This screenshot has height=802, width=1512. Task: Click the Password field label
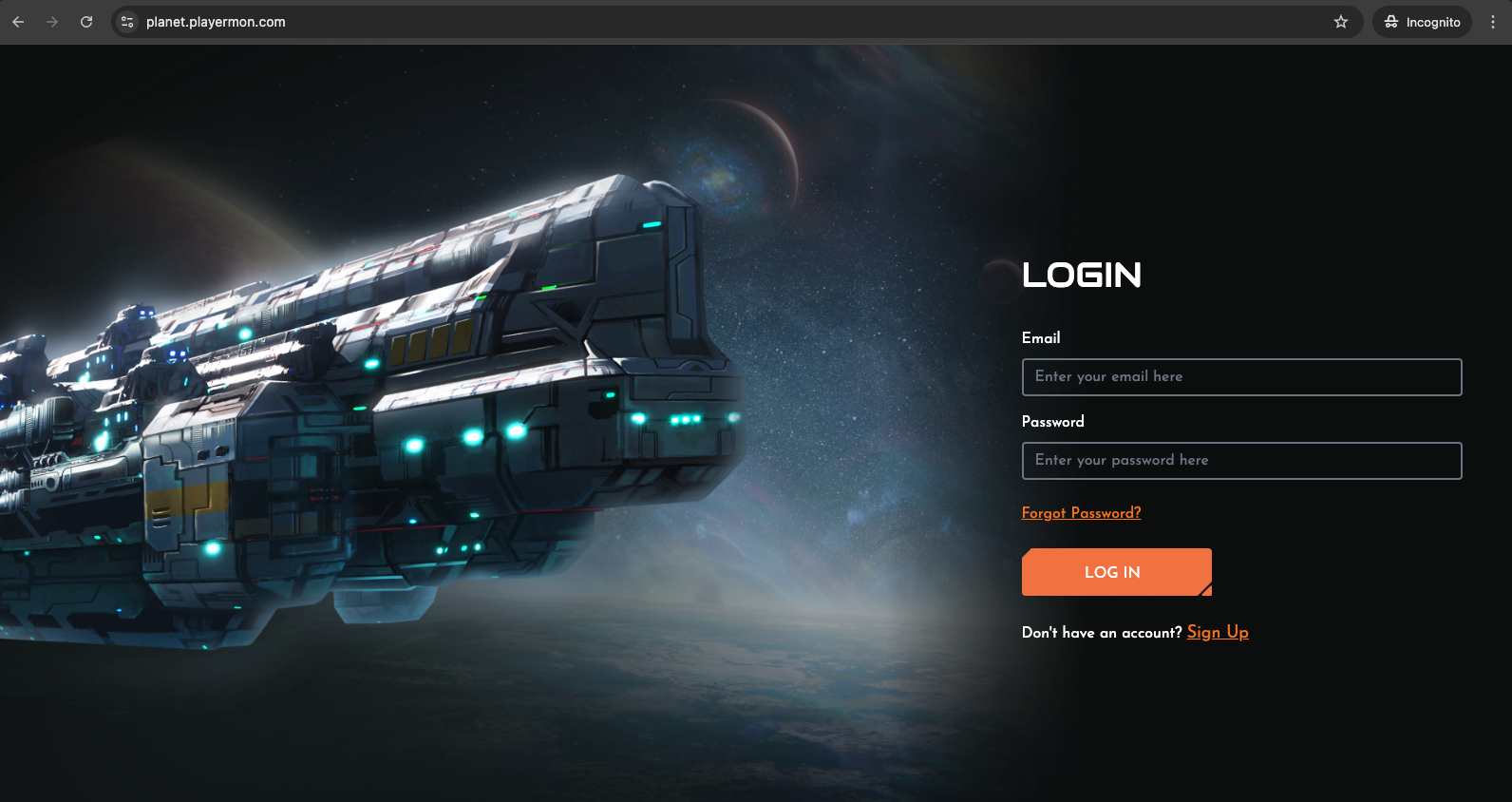(1052, 422)
